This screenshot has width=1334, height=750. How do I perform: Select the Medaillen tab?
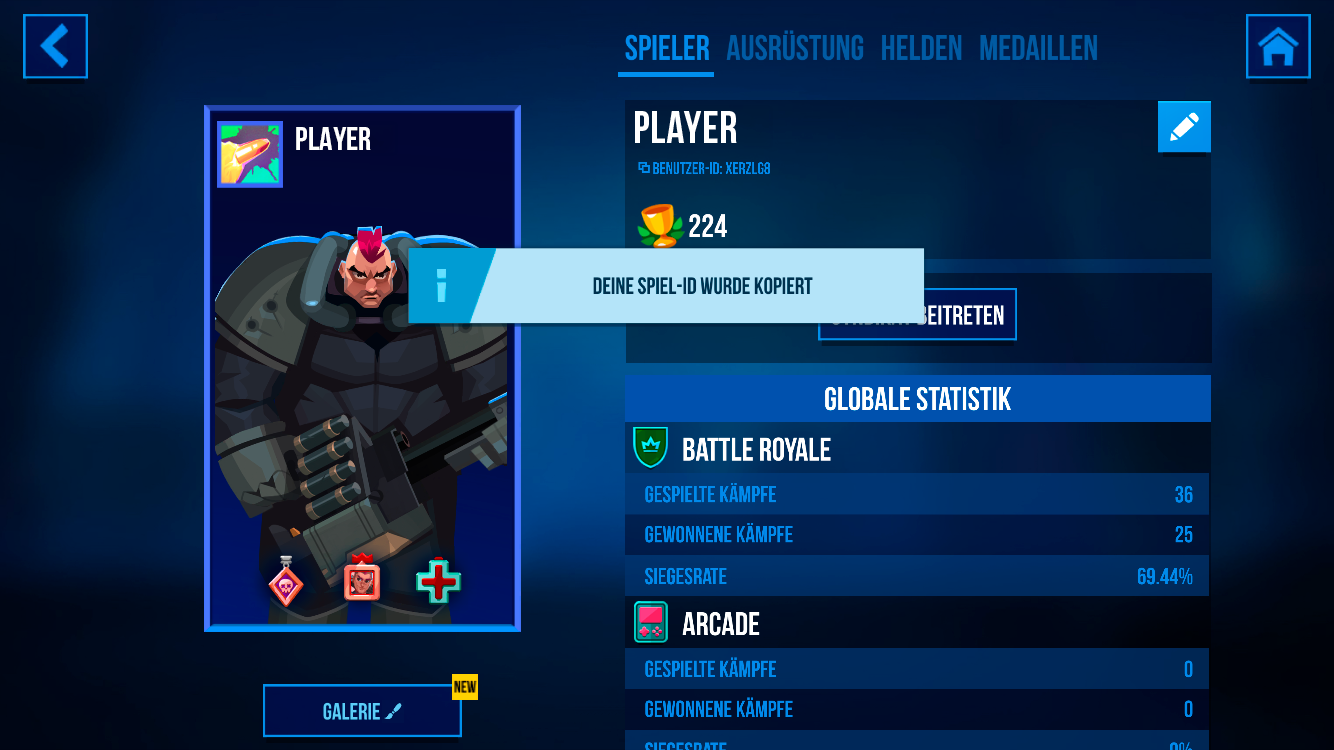[x=1038, y=48]
